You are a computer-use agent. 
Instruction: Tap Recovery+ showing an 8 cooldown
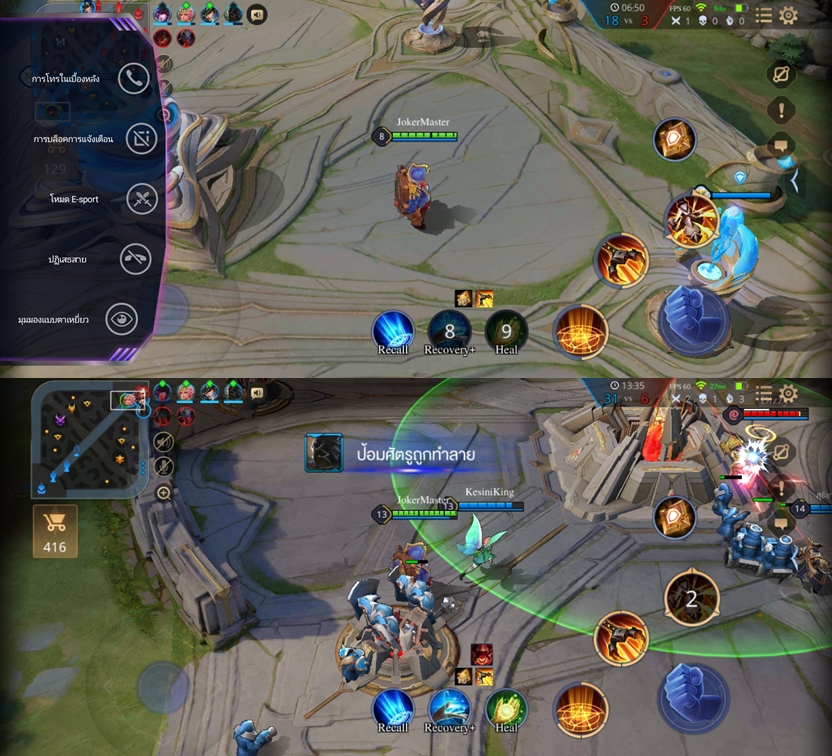449,331
